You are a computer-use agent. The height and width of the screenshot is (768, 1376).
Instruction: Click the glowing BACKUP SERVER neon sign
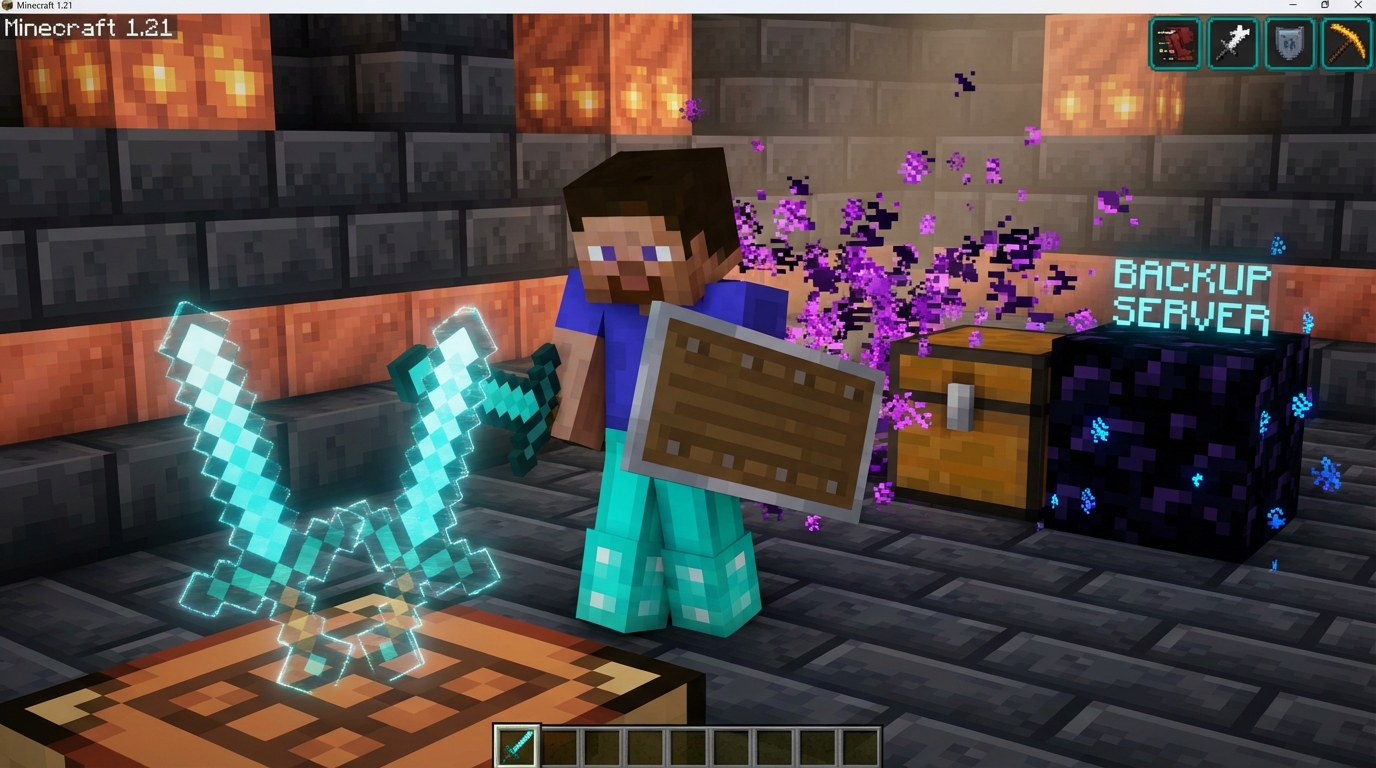(1190, 295)
